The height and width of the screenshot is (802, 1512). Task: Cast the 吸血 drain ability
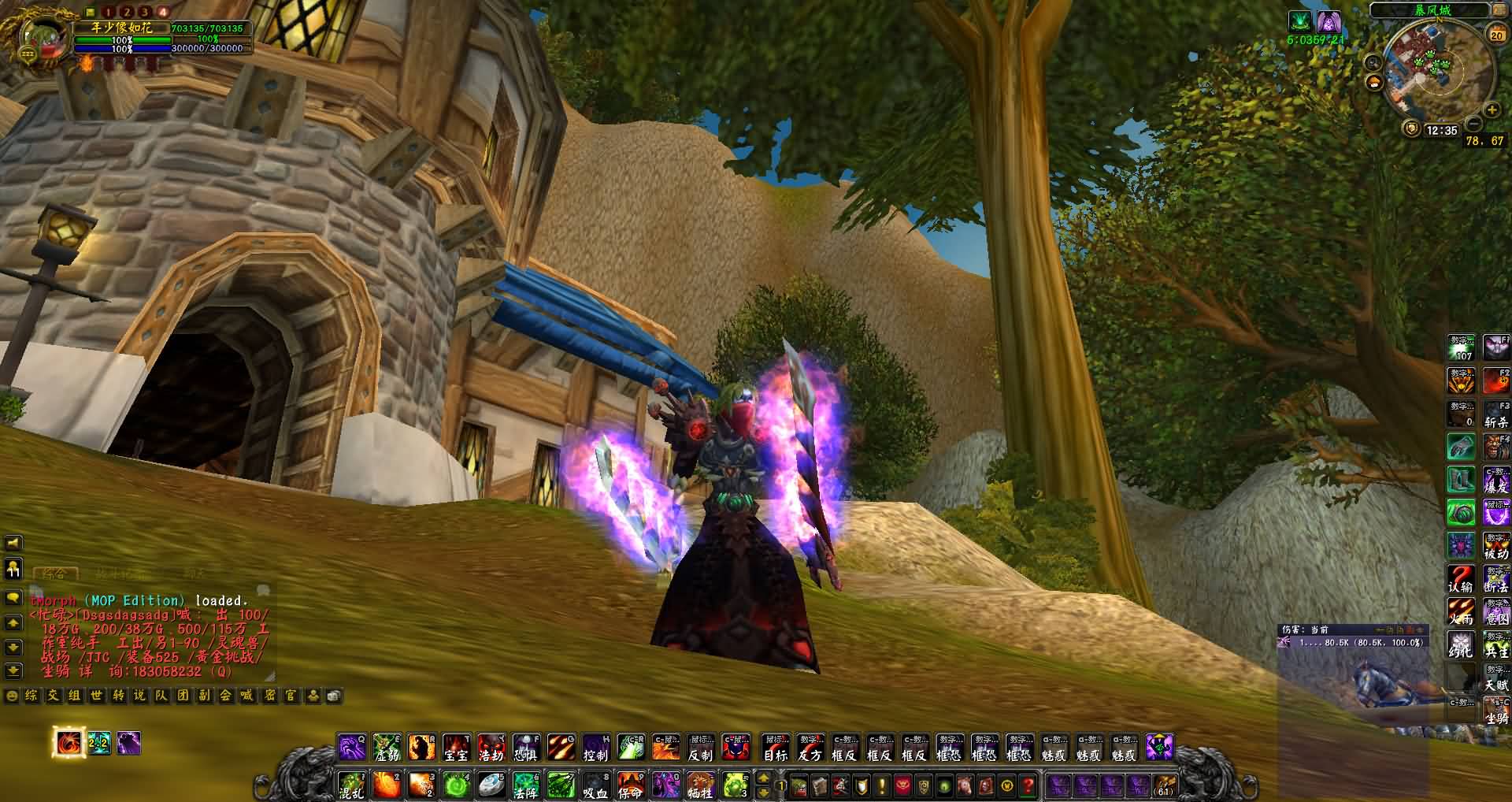[x=595, y=785]
